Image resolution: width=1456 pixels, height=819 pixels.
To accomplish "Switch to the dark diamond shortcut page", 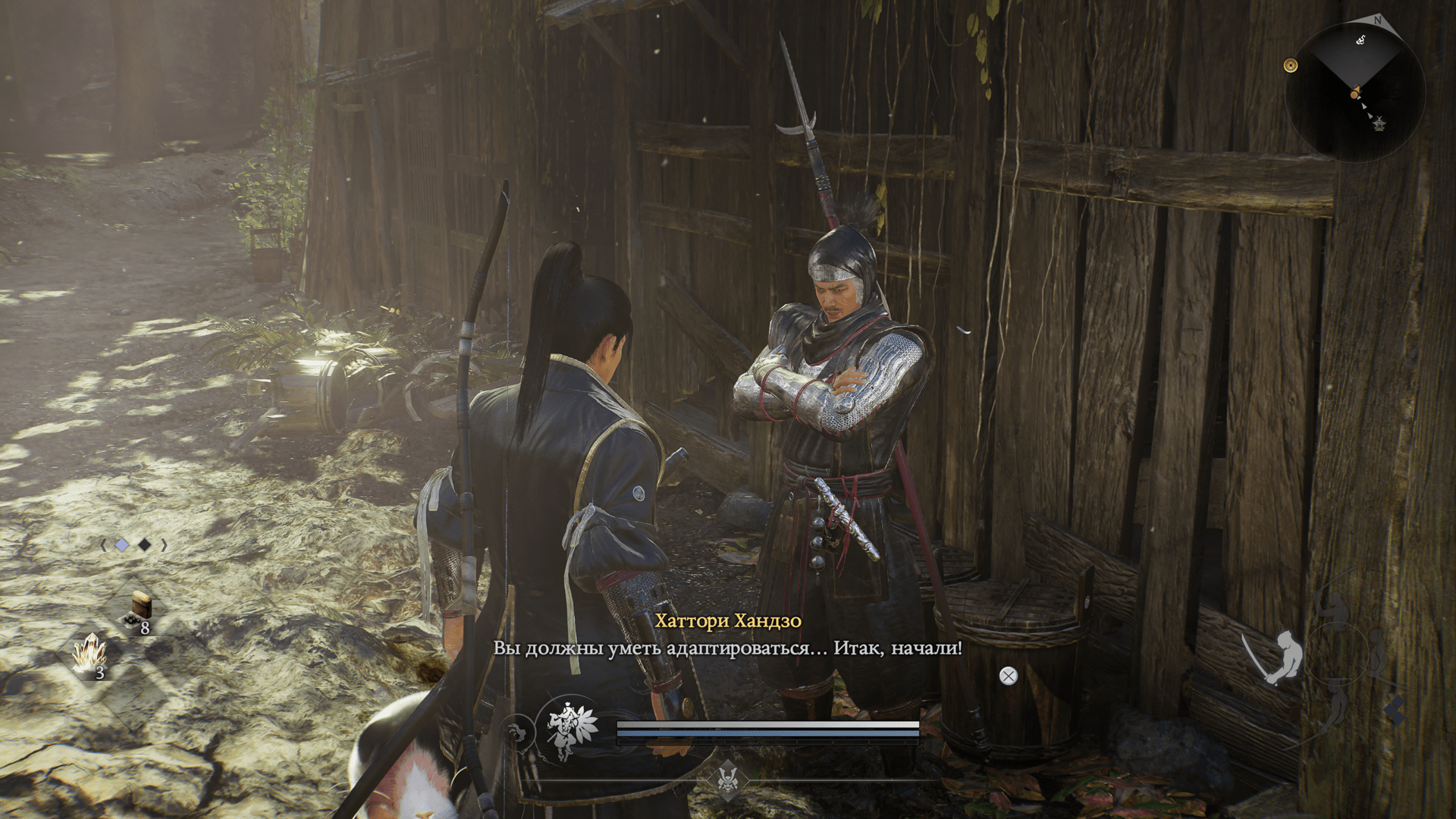I will pyautogui.click(x=144, y=544).
